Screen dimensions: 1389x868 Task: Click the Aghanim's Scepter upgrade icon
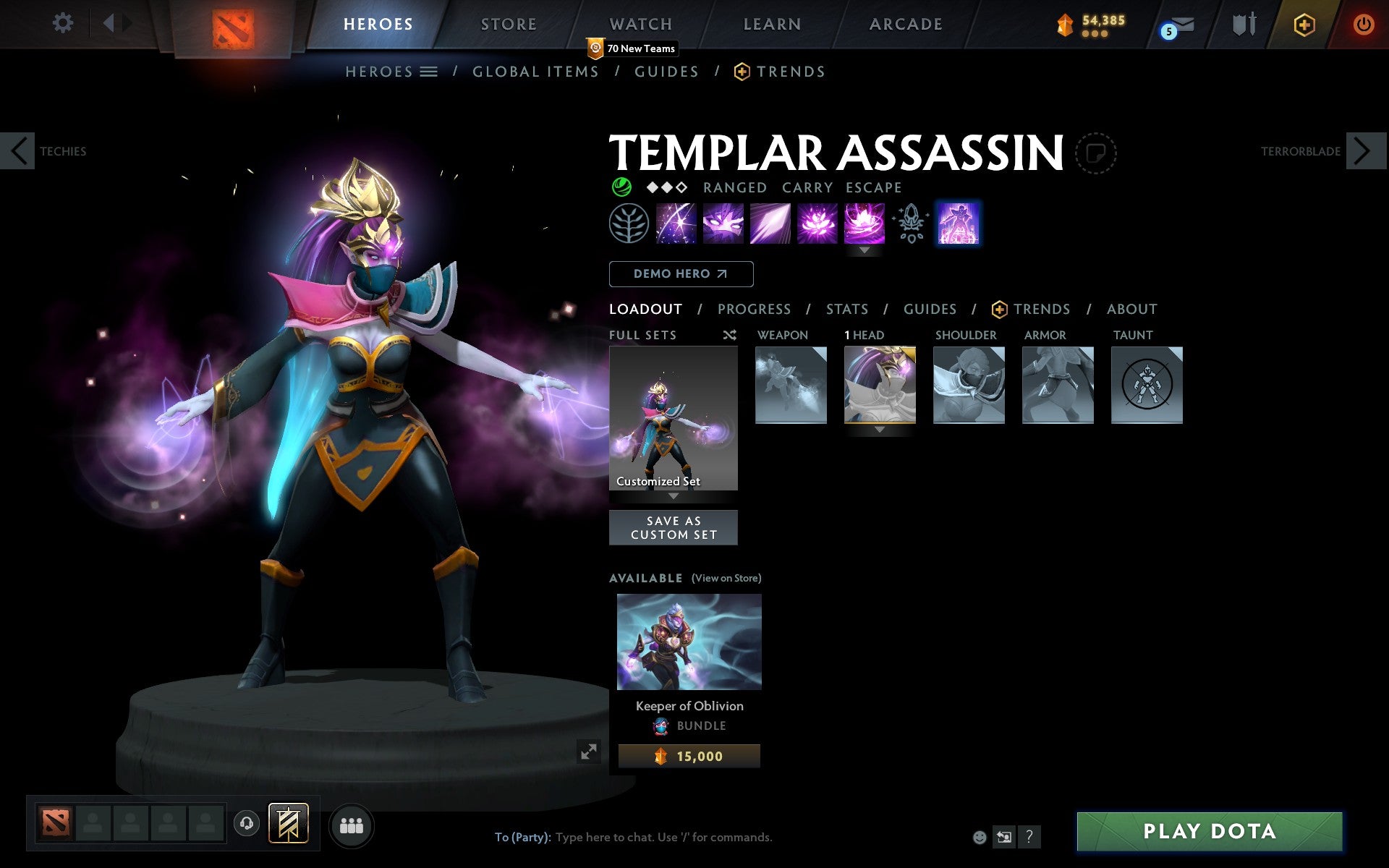(x=910, y=223)
